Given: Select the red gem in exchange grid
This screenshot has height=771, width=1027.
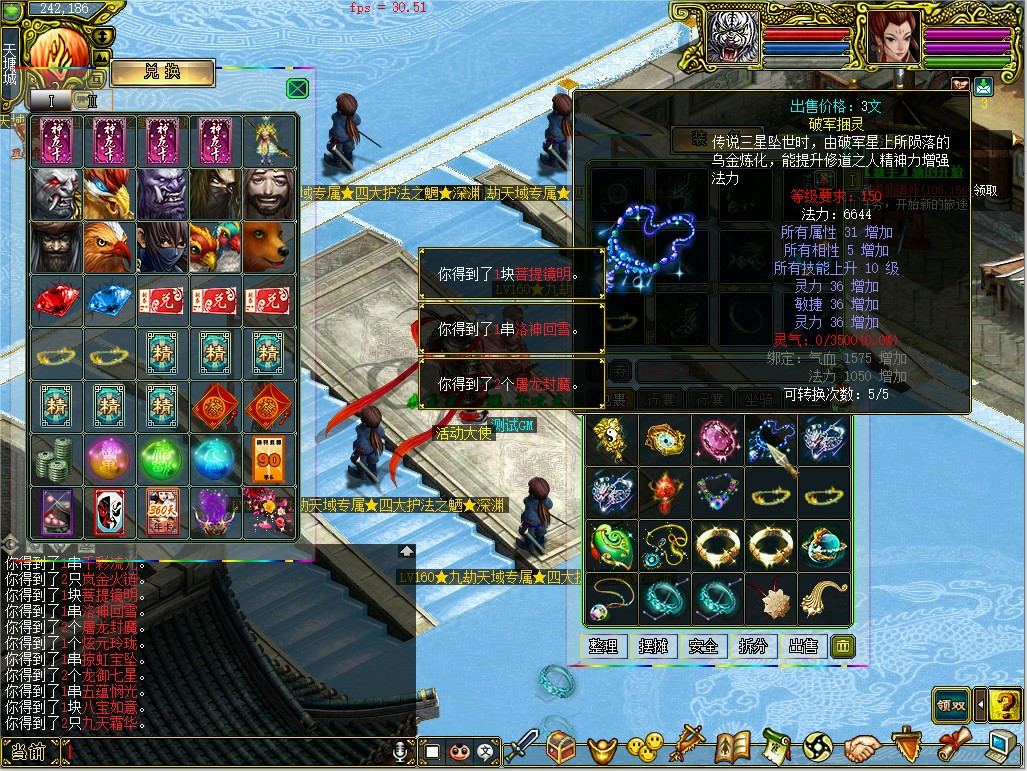Looking at the screenshot, I should pyautogui.click(x=56, y=299).
